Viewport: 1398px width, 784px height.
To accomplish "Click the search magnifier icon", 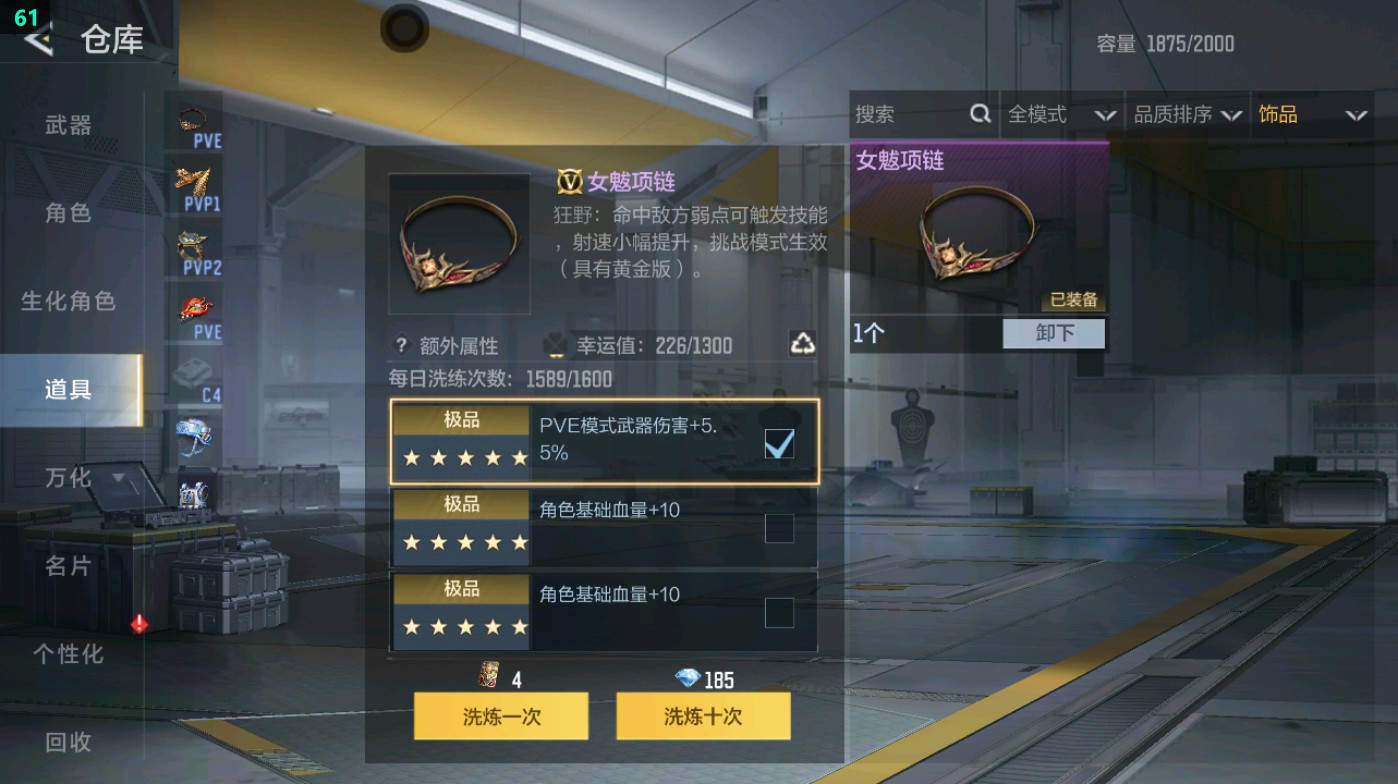I will tap(978, 114).
